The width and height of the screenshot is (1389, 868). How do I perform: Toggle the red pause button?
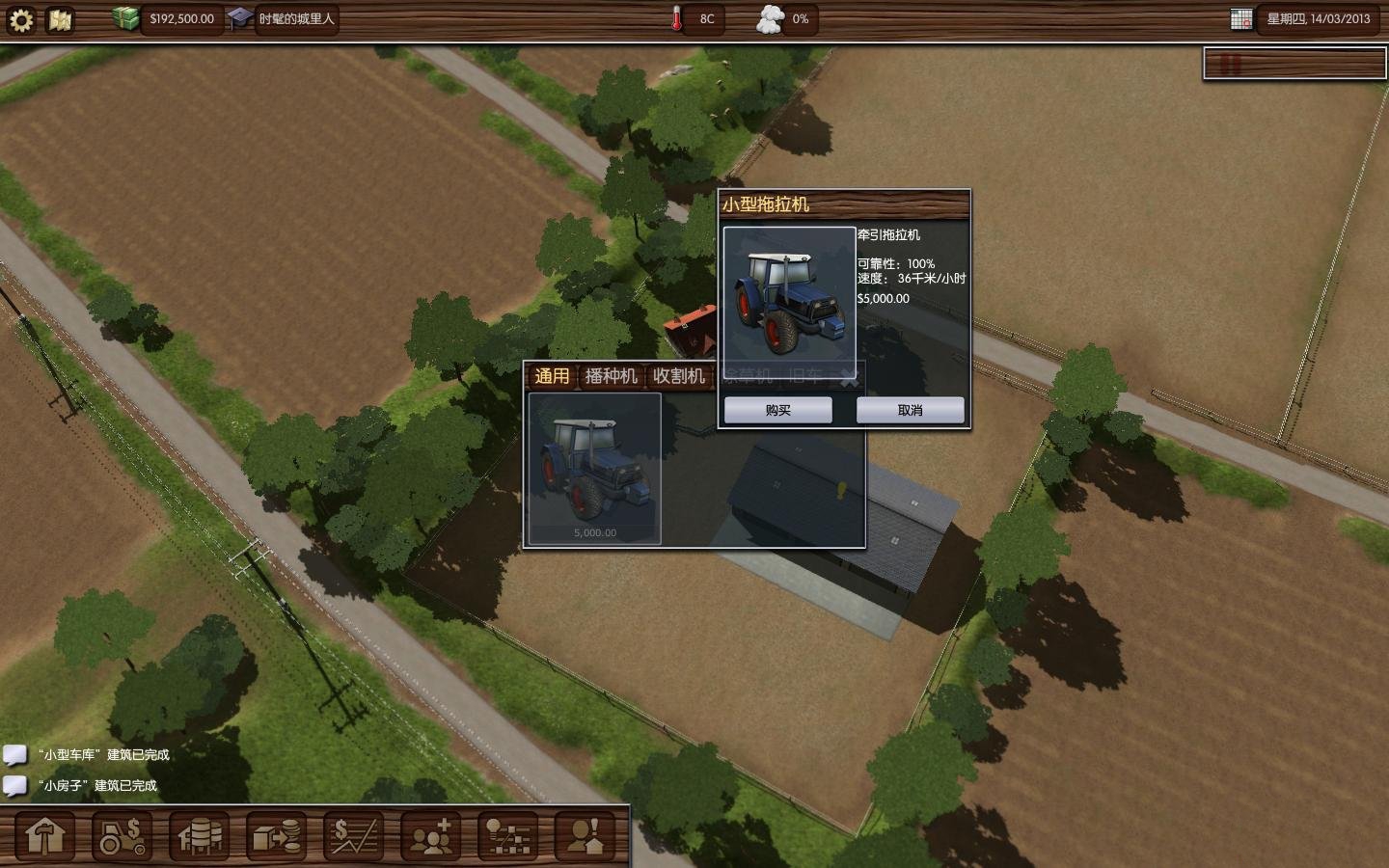coord(1231,65)
